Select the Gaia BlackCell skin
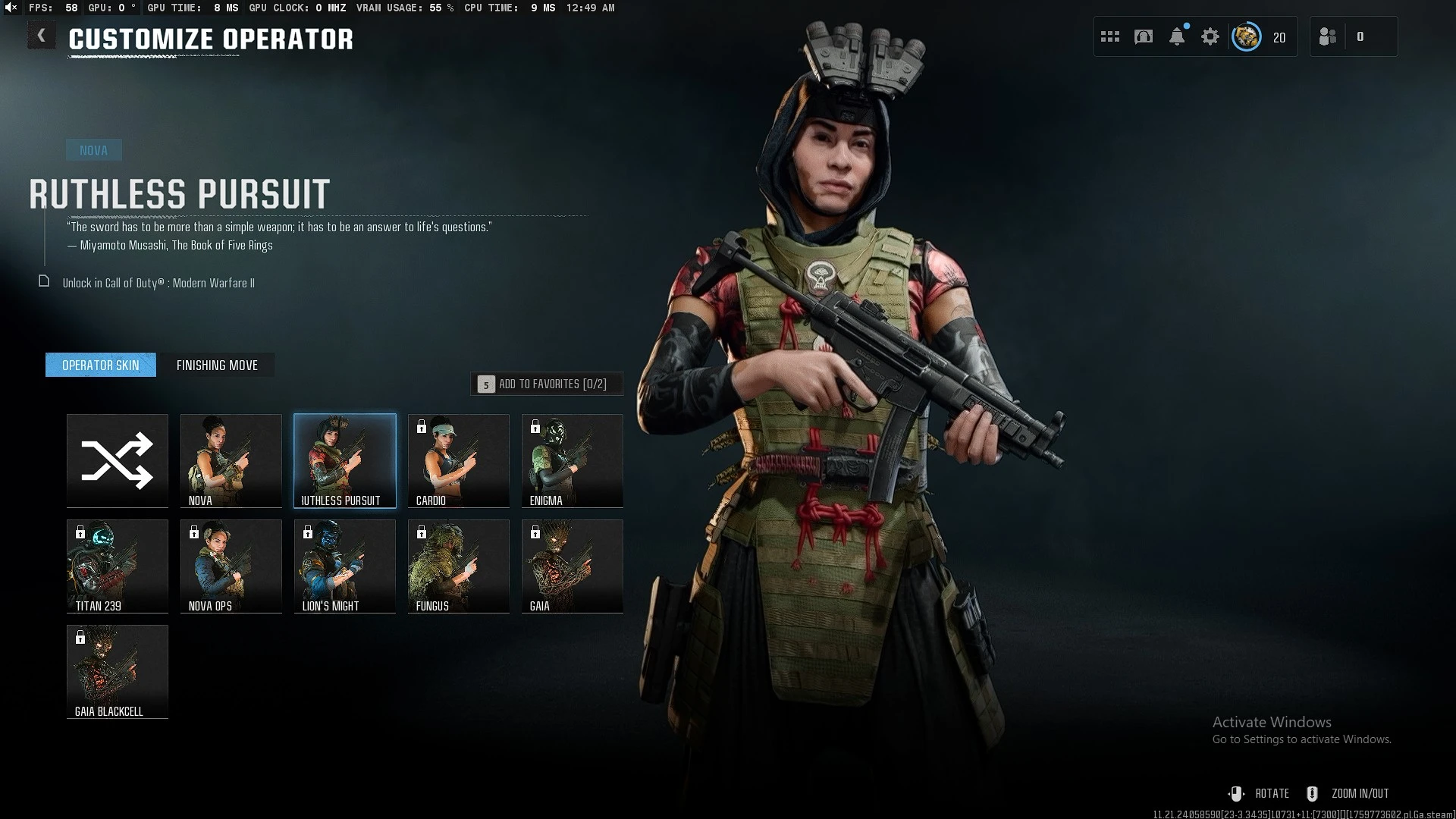Screen dimensions: 1456x819 [118, 671]
